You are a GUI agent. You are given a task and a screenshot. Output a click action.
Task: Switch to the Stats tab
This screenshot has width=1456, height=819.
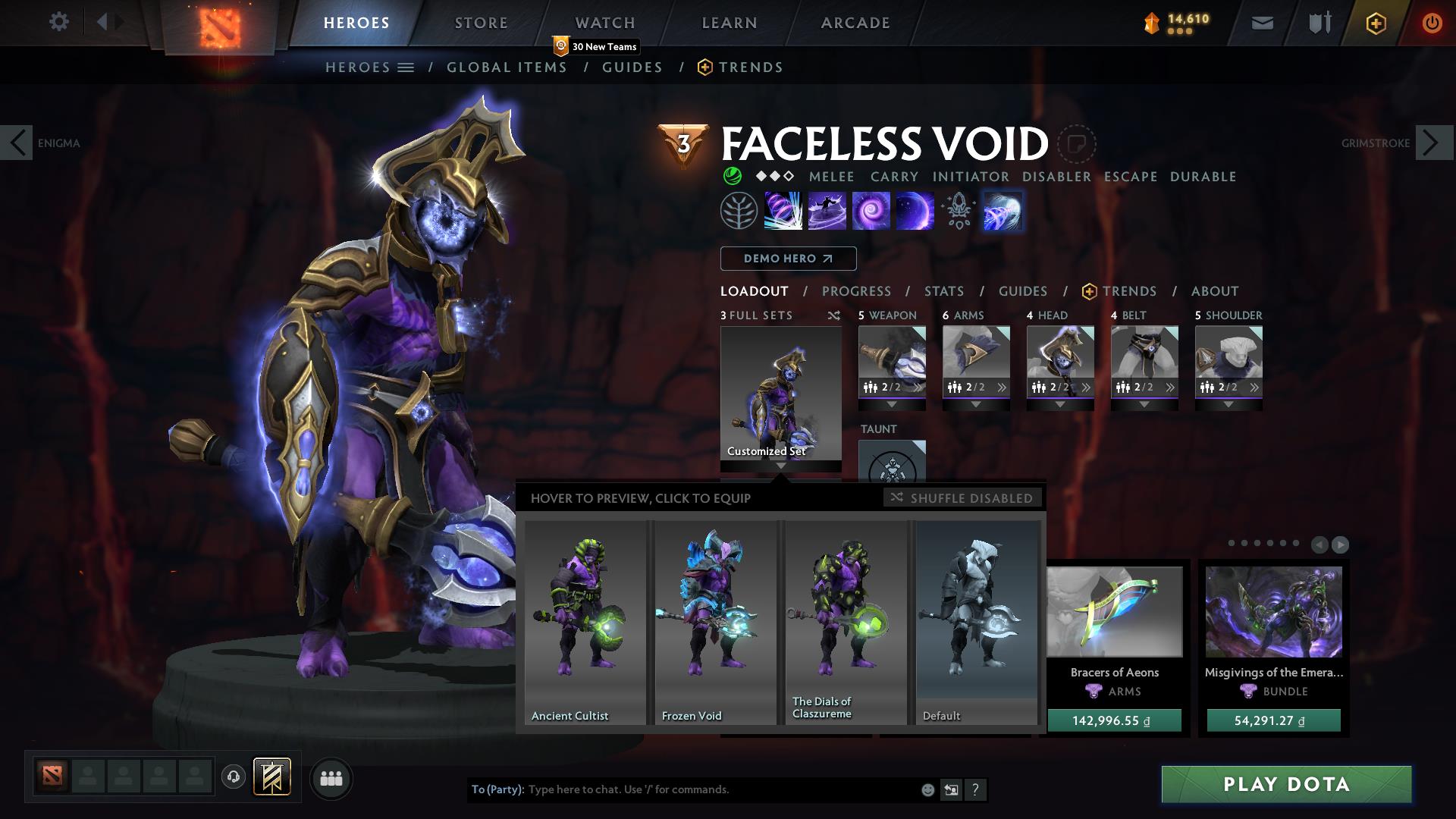[944, 291]
